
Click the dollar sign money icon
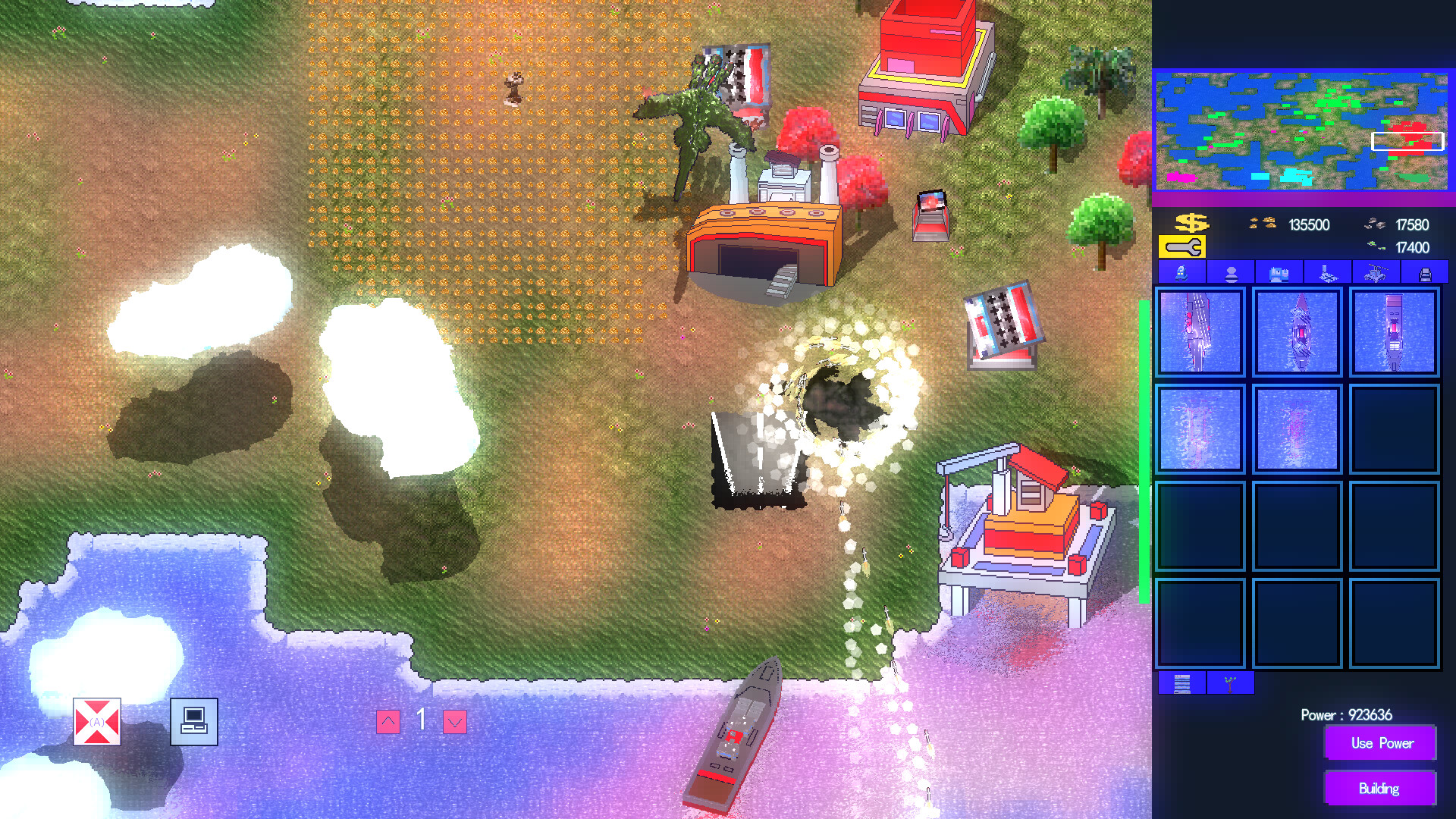click(x=1191, y=222)
